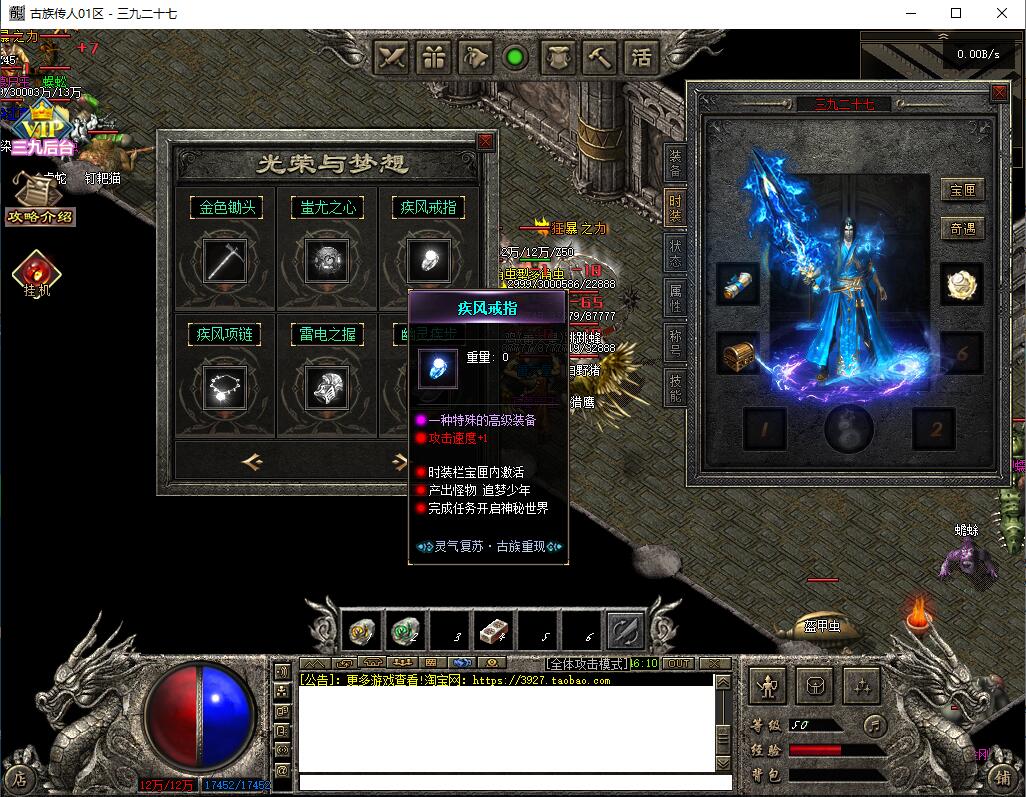Go to previous page with left arrow

252,461
